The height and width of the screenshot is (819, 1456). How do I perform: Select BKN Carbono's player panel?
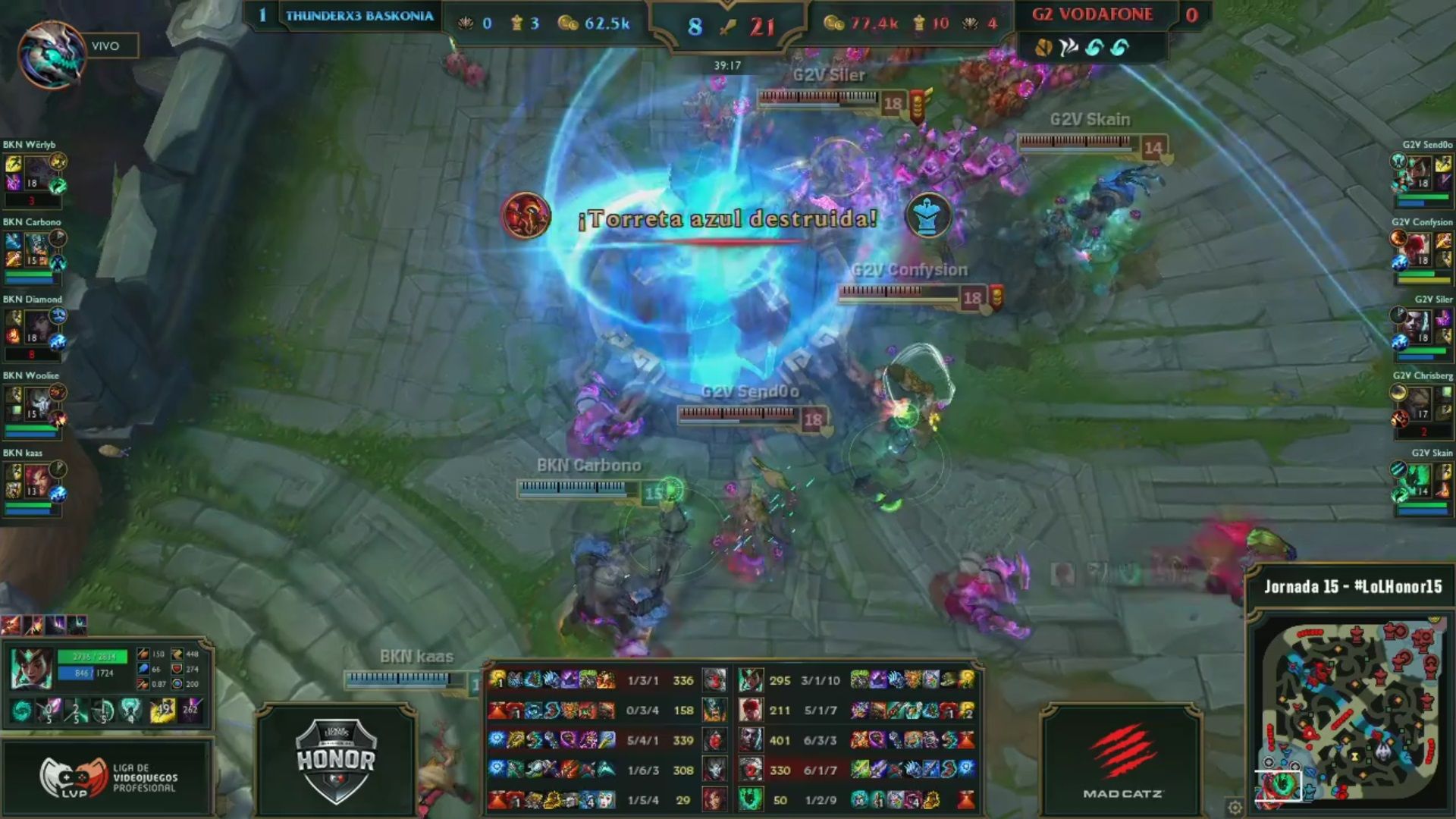click(35, 252)
